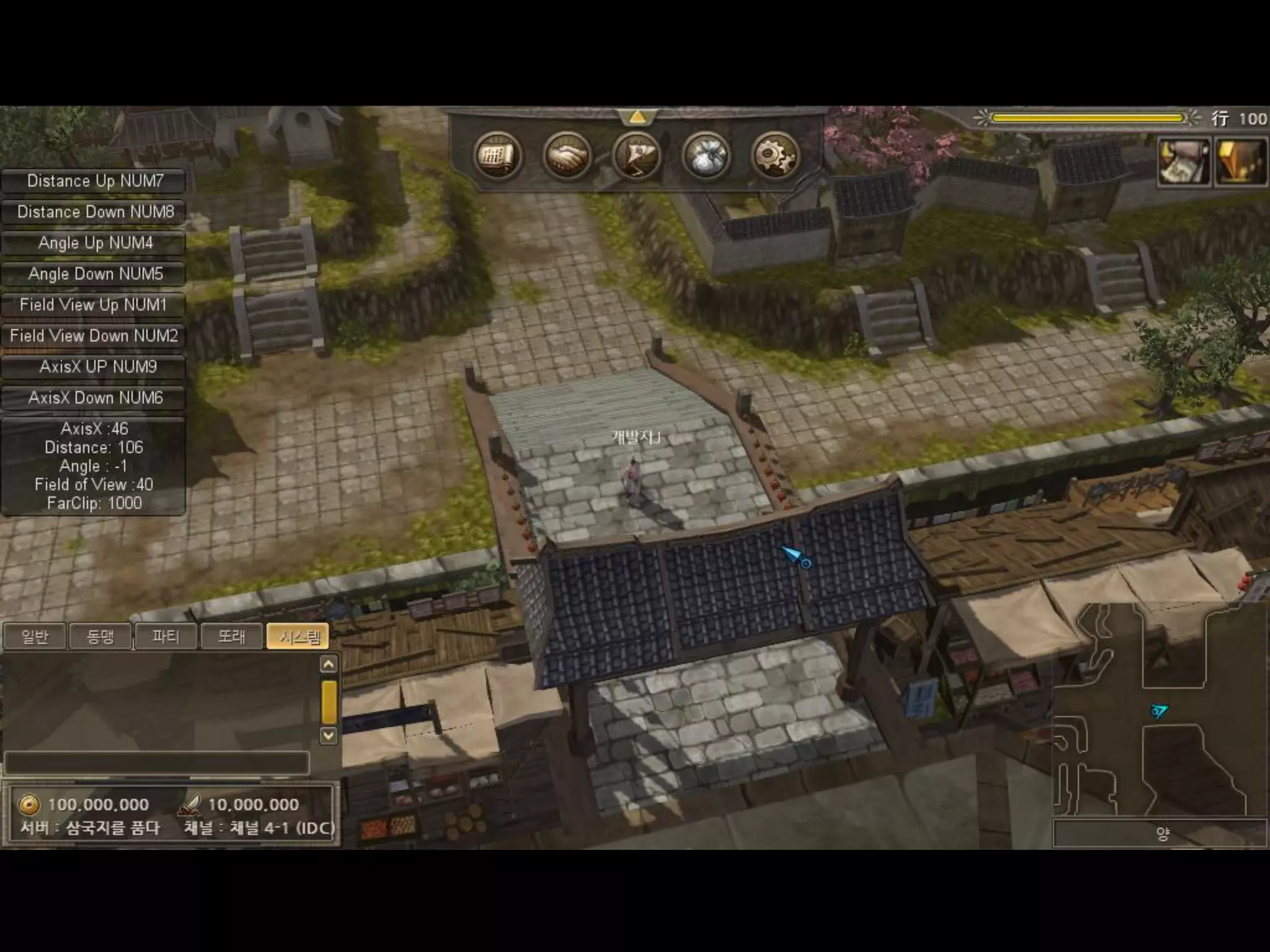Collapse the top menu with the yellow arrow
The width and height of the screenshot is (1270, 952).
point(637,117)
